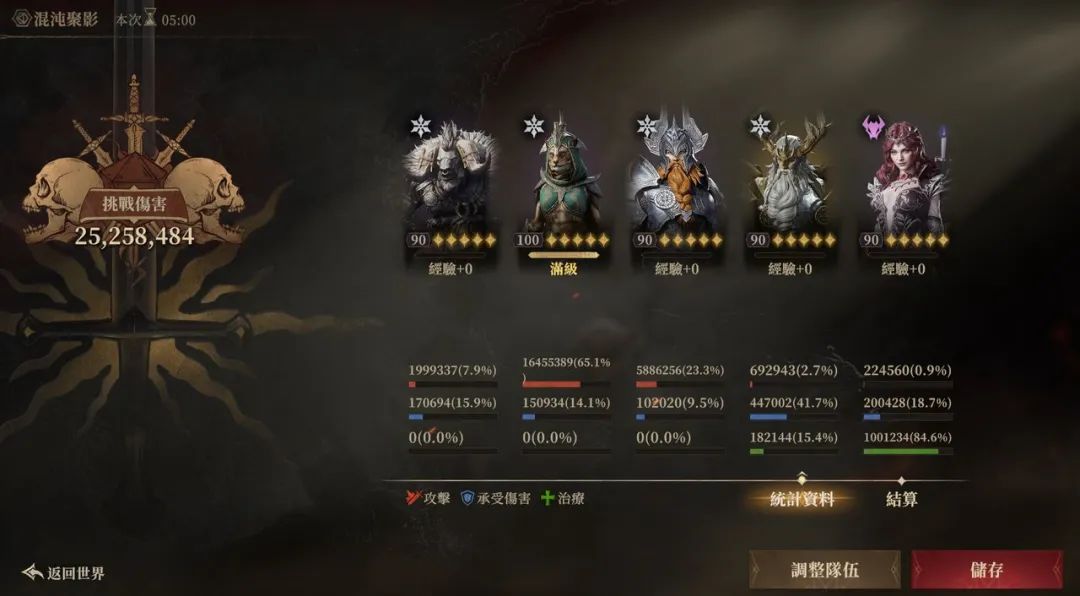Switch to the 統計資料 statistics tab
The width and height of the screenshot is (1080, 596).
(x=802, y=498)
